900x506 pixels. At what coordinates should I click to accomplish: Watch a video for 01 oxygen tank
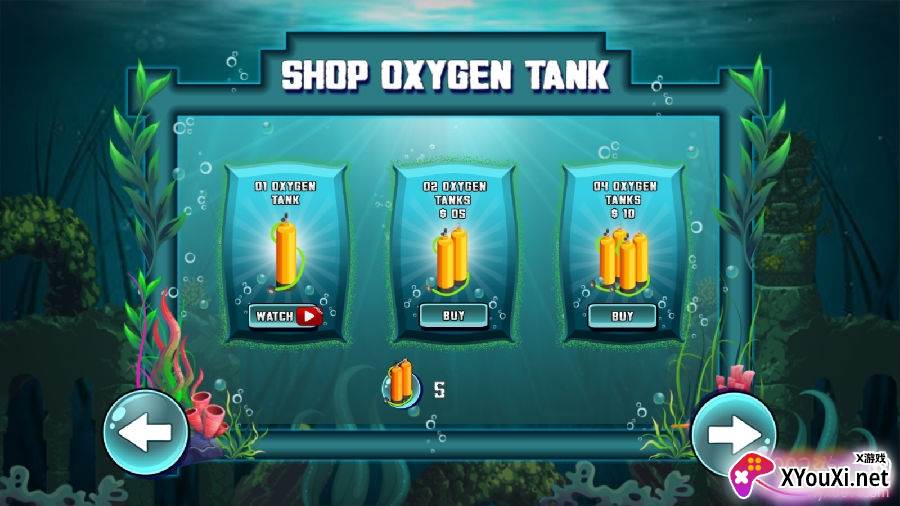[286, 316]
